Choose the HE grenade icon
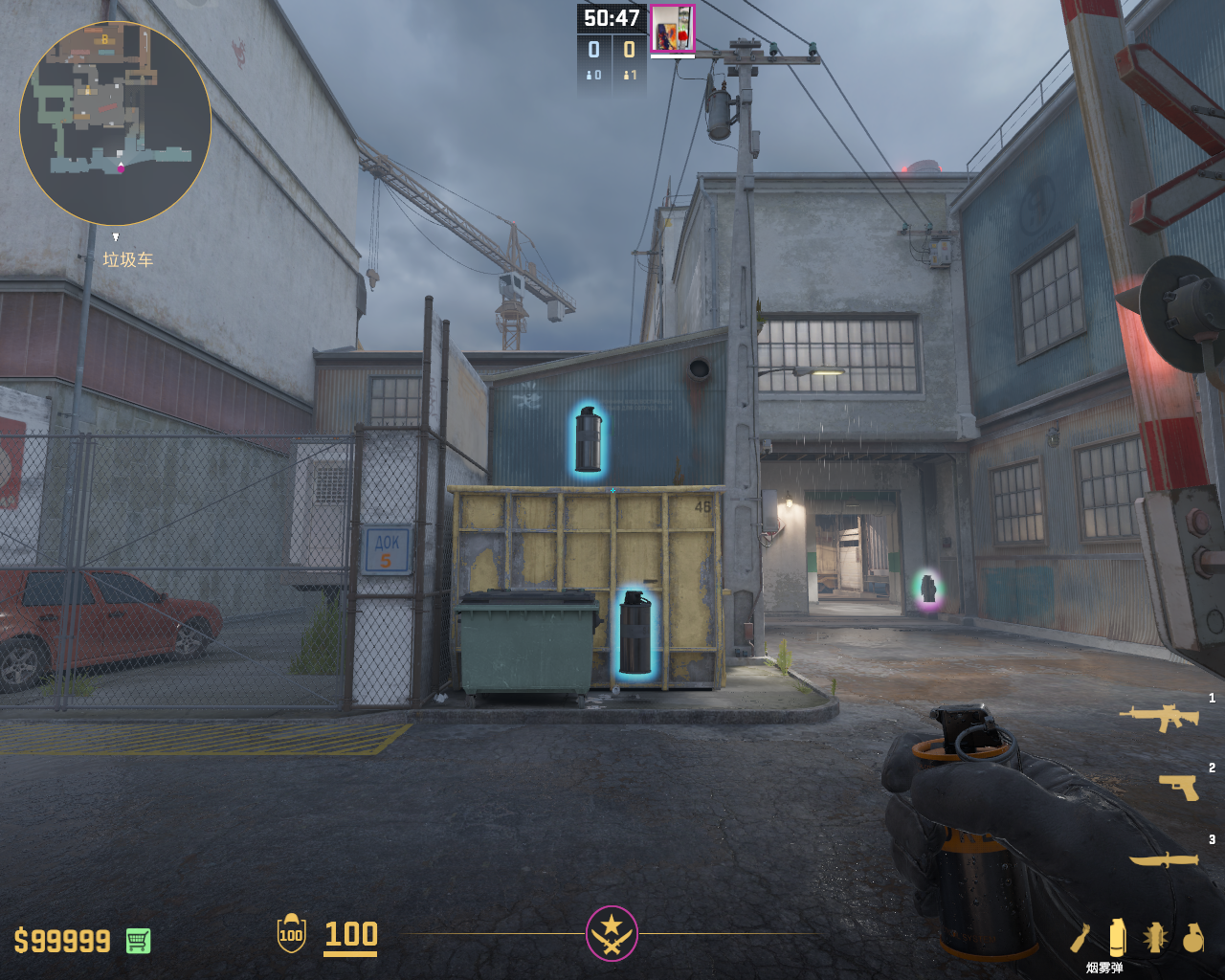The width and height of the screenshot is (1225, 980). click(x=1192, y=938)
